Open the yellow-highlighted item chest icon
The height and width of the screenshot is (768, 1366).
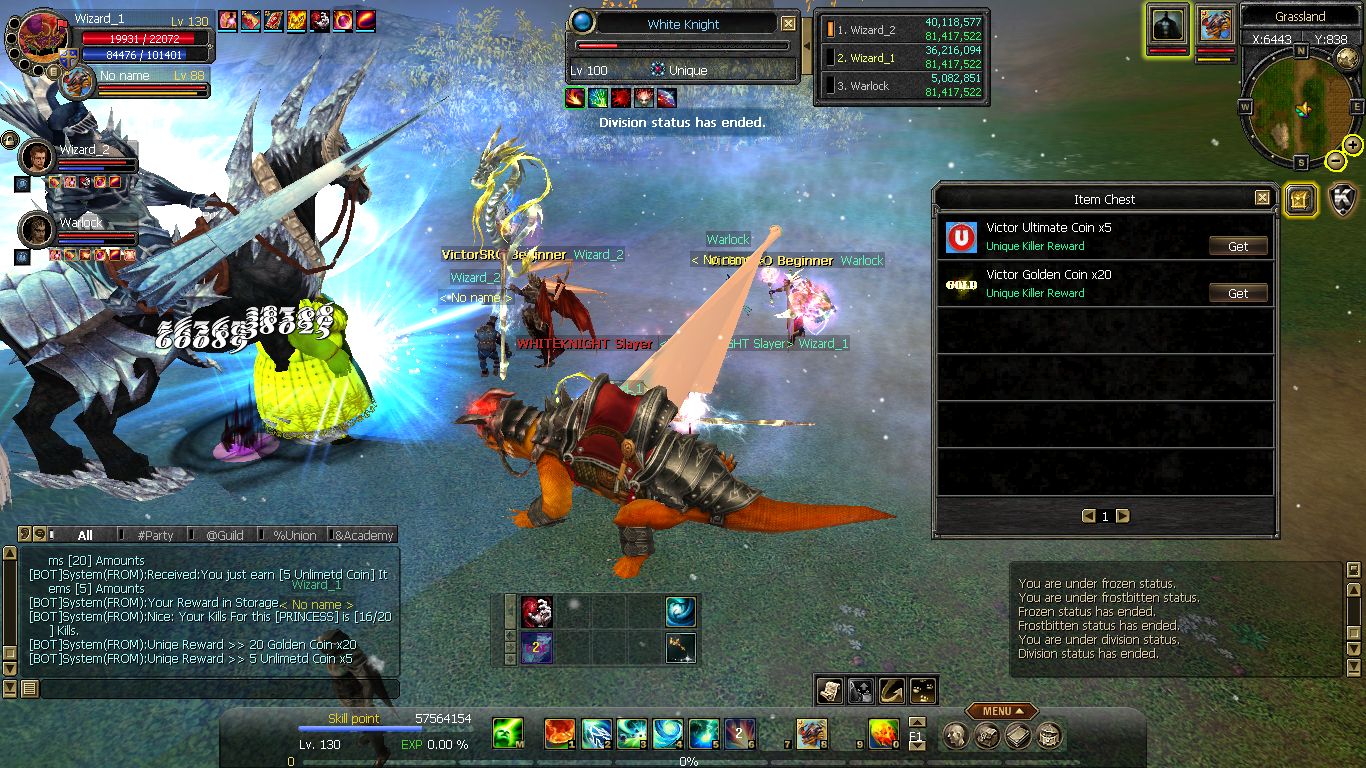click(x=1299, y=199)
